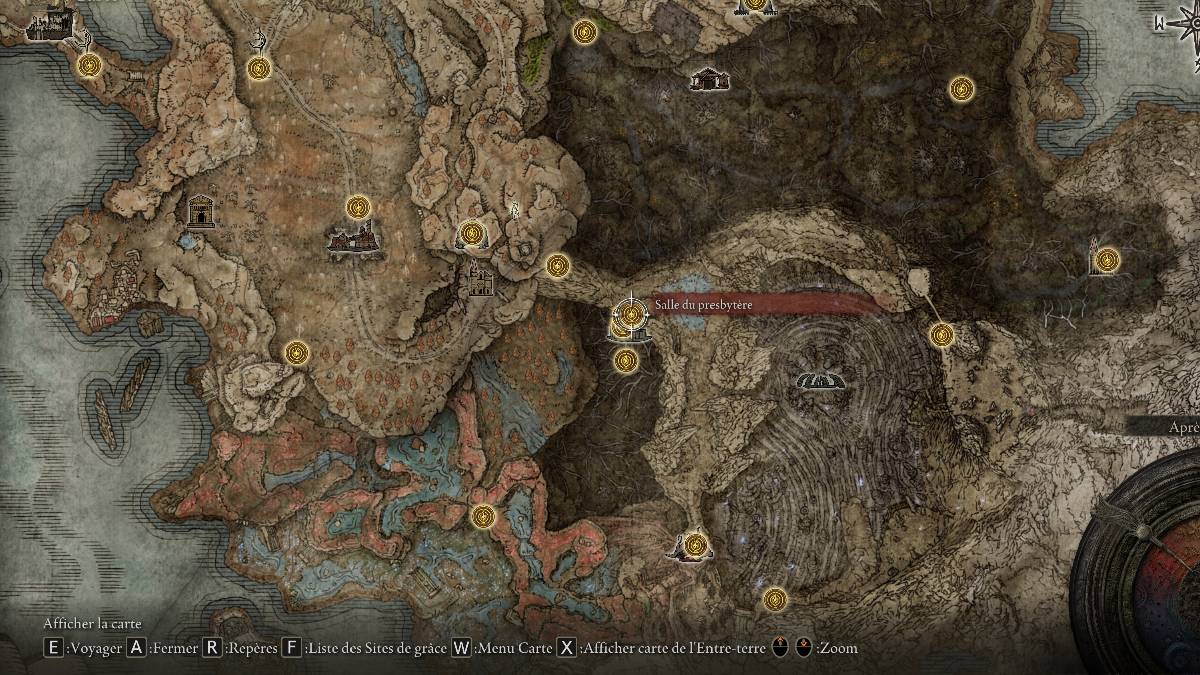This screenshot has height=675, width=1200.
Task: Click the grace marker just below Salle du presbytère
Action: coord(626,360)
